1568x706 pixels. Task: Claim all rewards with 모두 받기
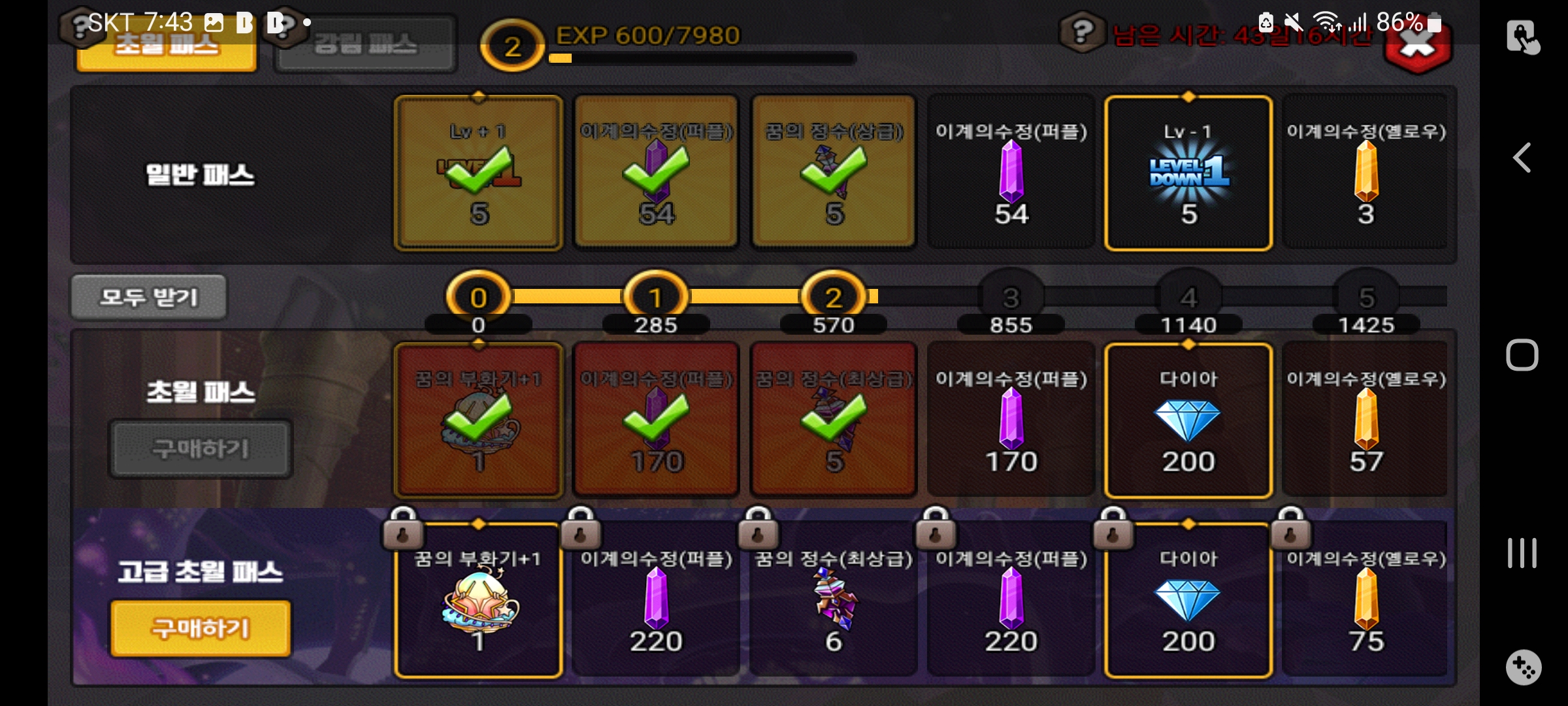pos(149,297)
